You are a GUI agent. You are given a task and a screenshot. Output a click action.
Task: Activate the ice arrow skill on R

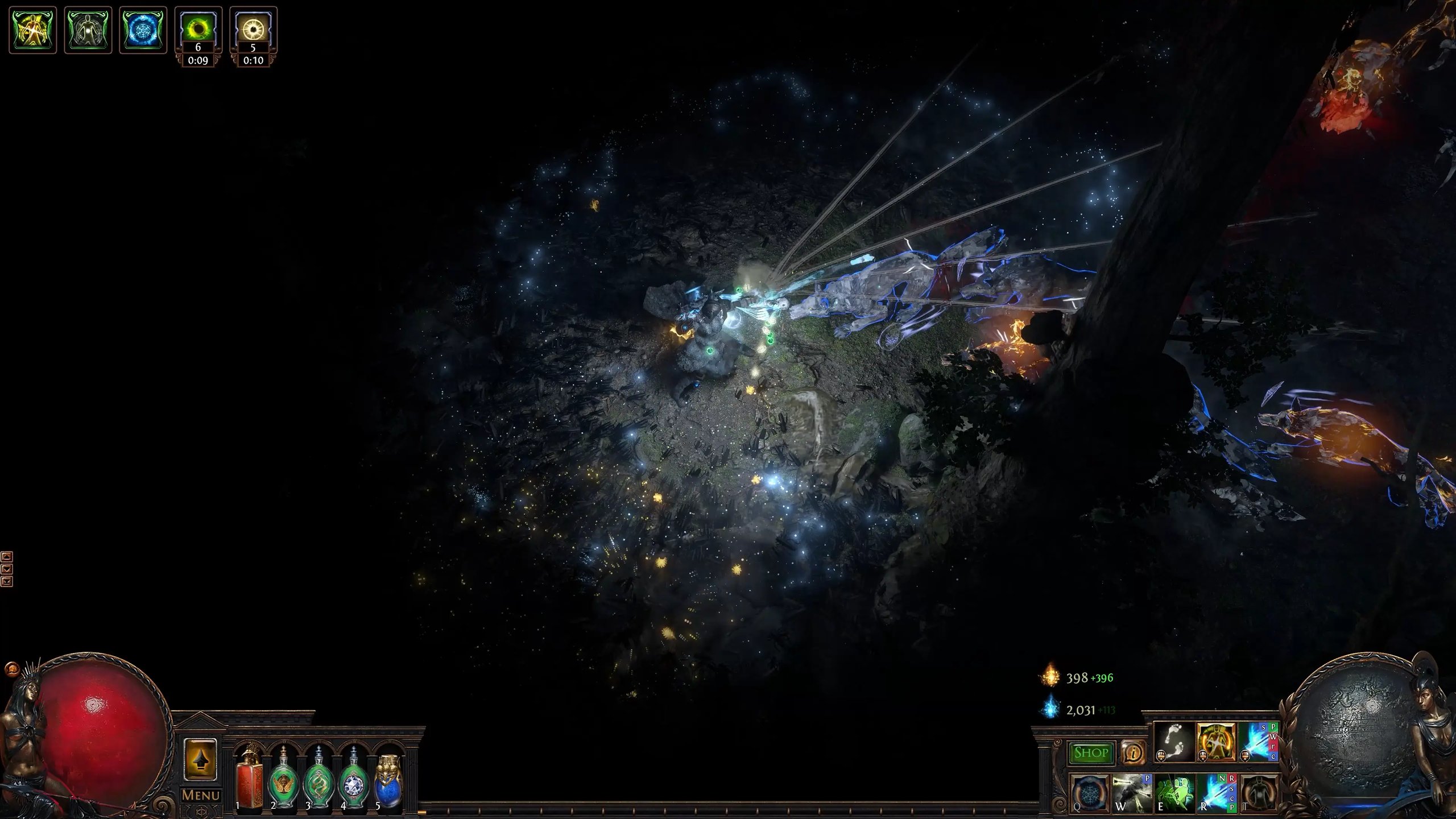point(1217,793)
